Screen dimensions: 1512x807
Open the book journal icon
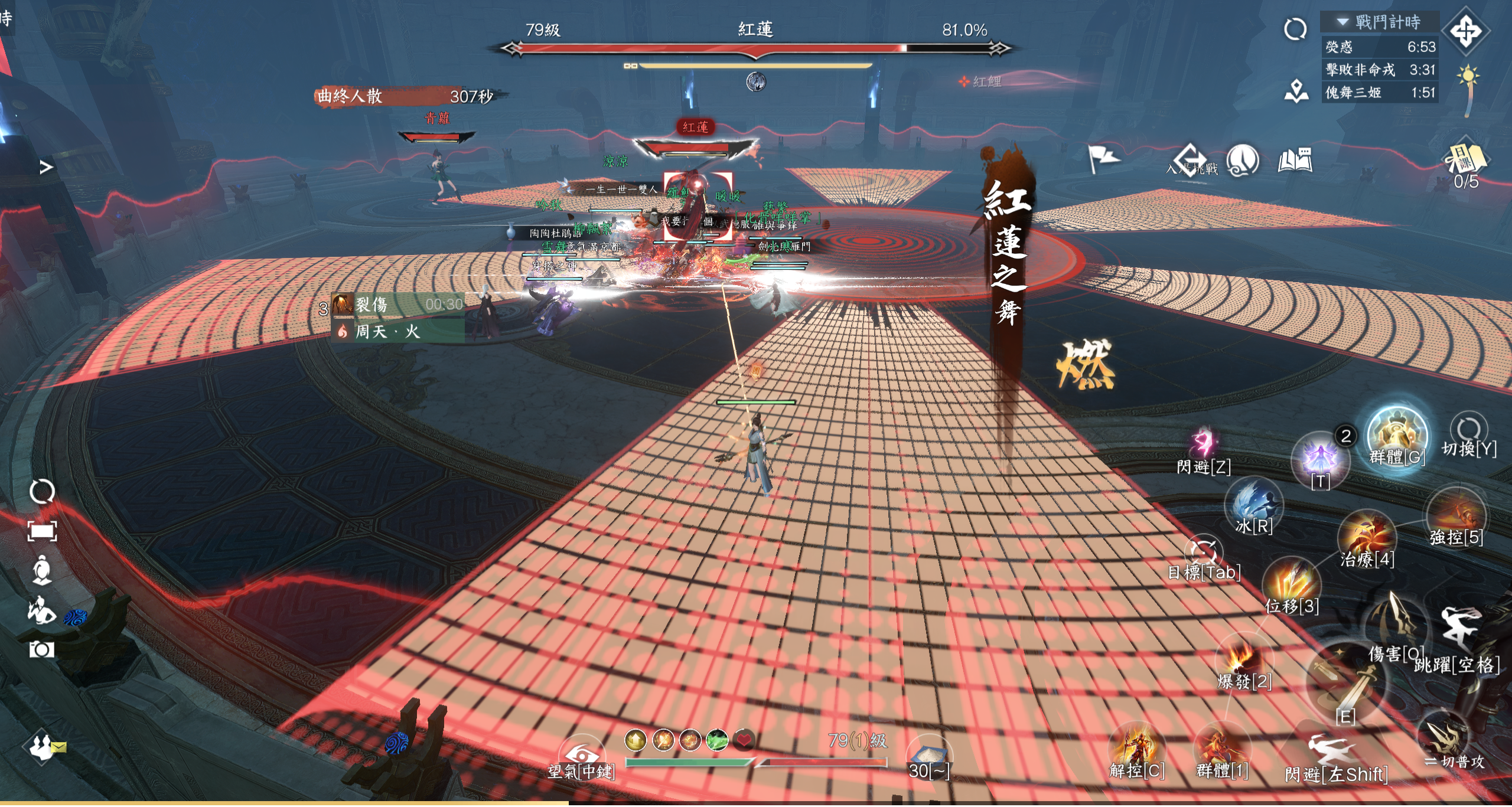[1295, 160]
